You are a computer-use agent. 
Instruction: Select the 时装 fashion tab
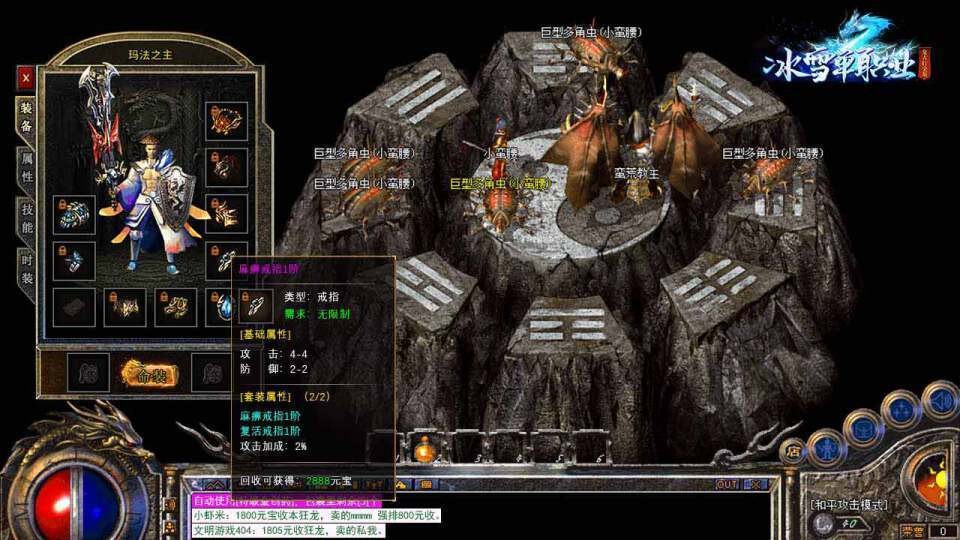(x=26, y=267)
